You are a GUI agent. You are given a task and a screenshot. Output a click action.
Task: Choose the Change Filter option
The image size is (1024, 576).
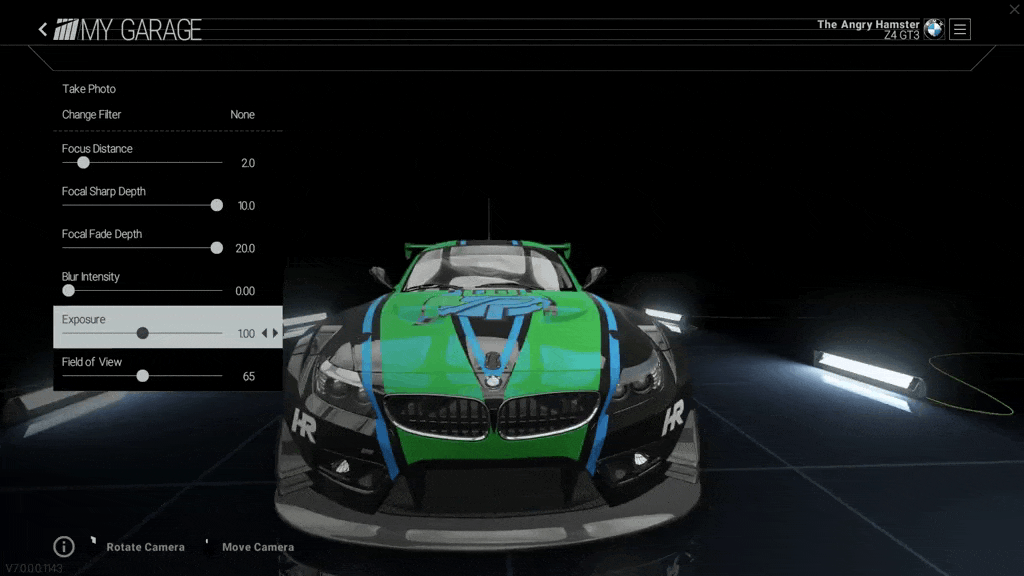point(92,115)
